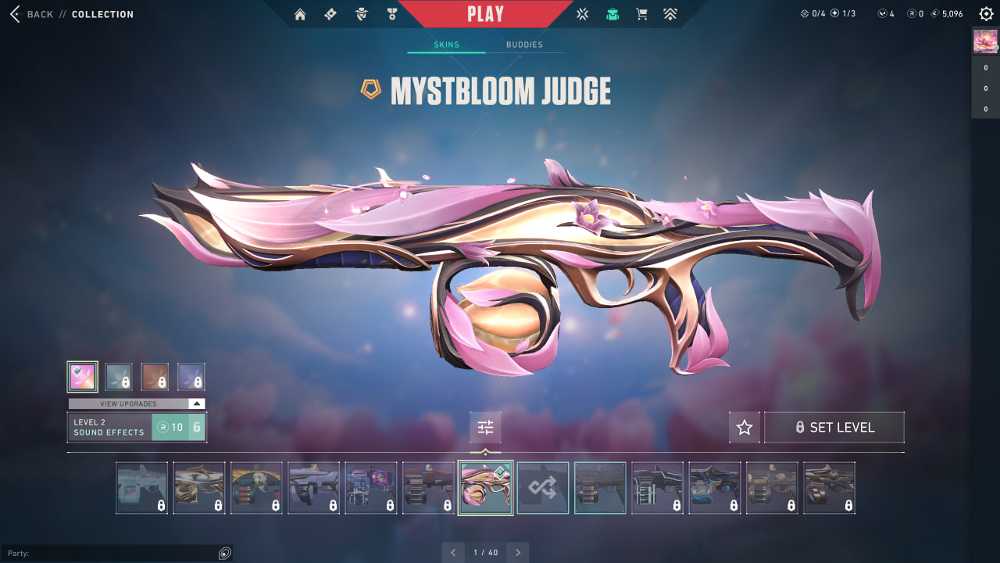Switch to the Buddies tab
This screenshot has width=1000, height=563.
coord(524,45)
